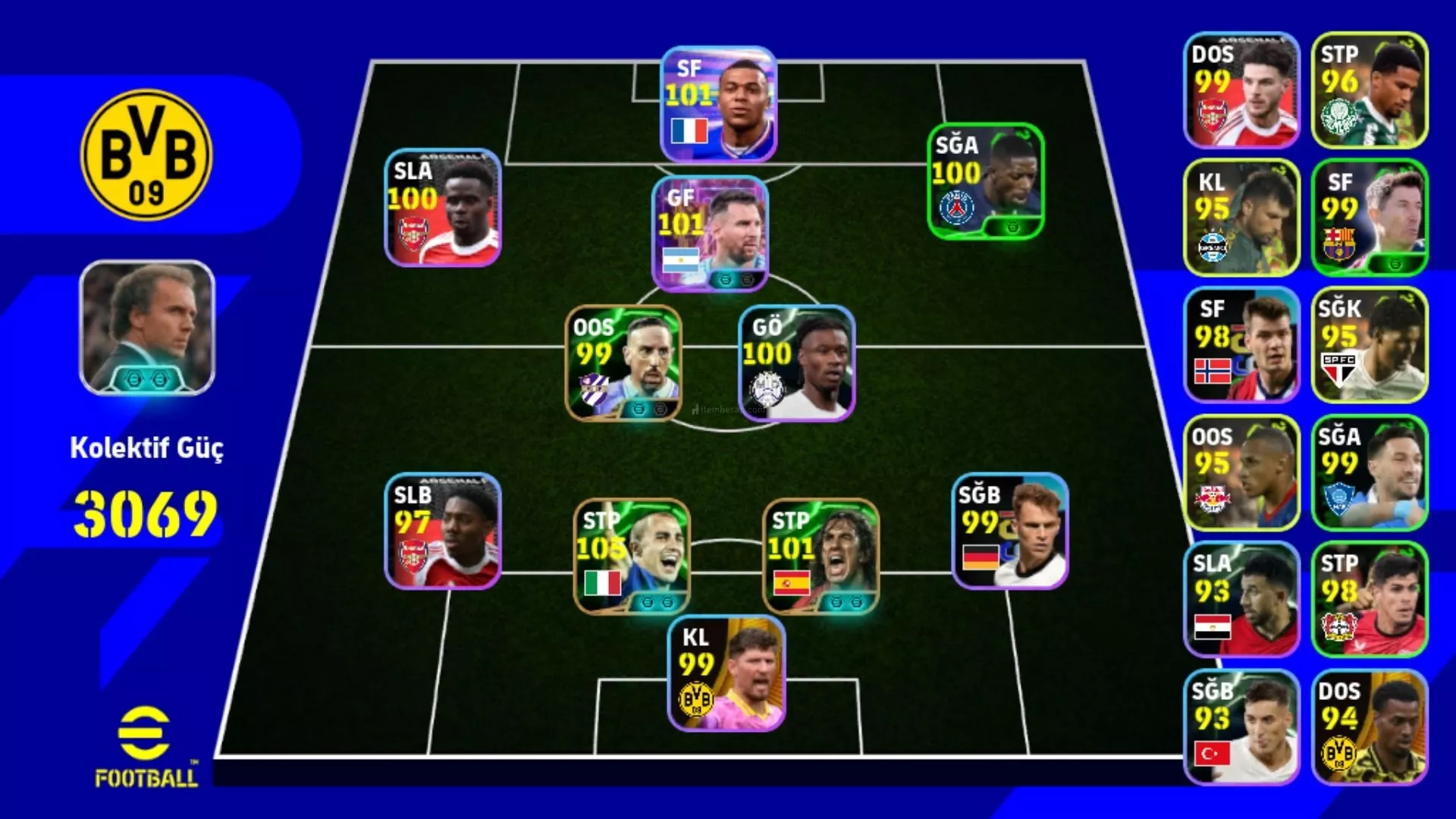Choose the SĞA 100 right winger card
The width and height of the screenshot is (1456, 819).
pos(985,182)
